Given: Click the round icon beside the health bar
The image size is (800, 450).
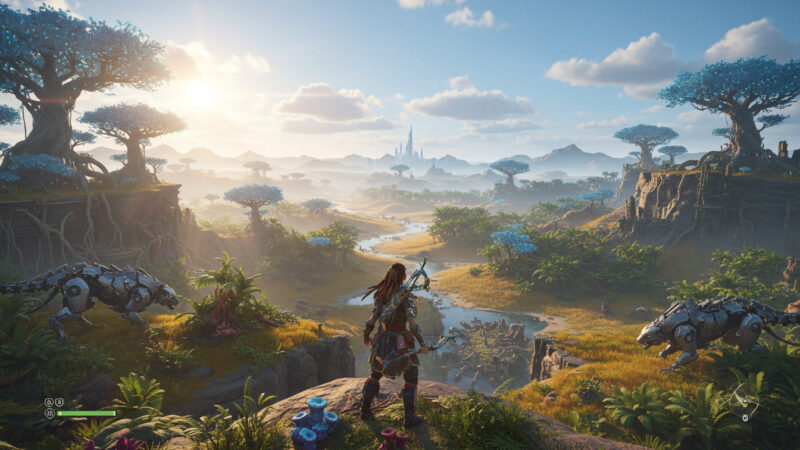Looking at the screenshot, I should pos(48,412).
